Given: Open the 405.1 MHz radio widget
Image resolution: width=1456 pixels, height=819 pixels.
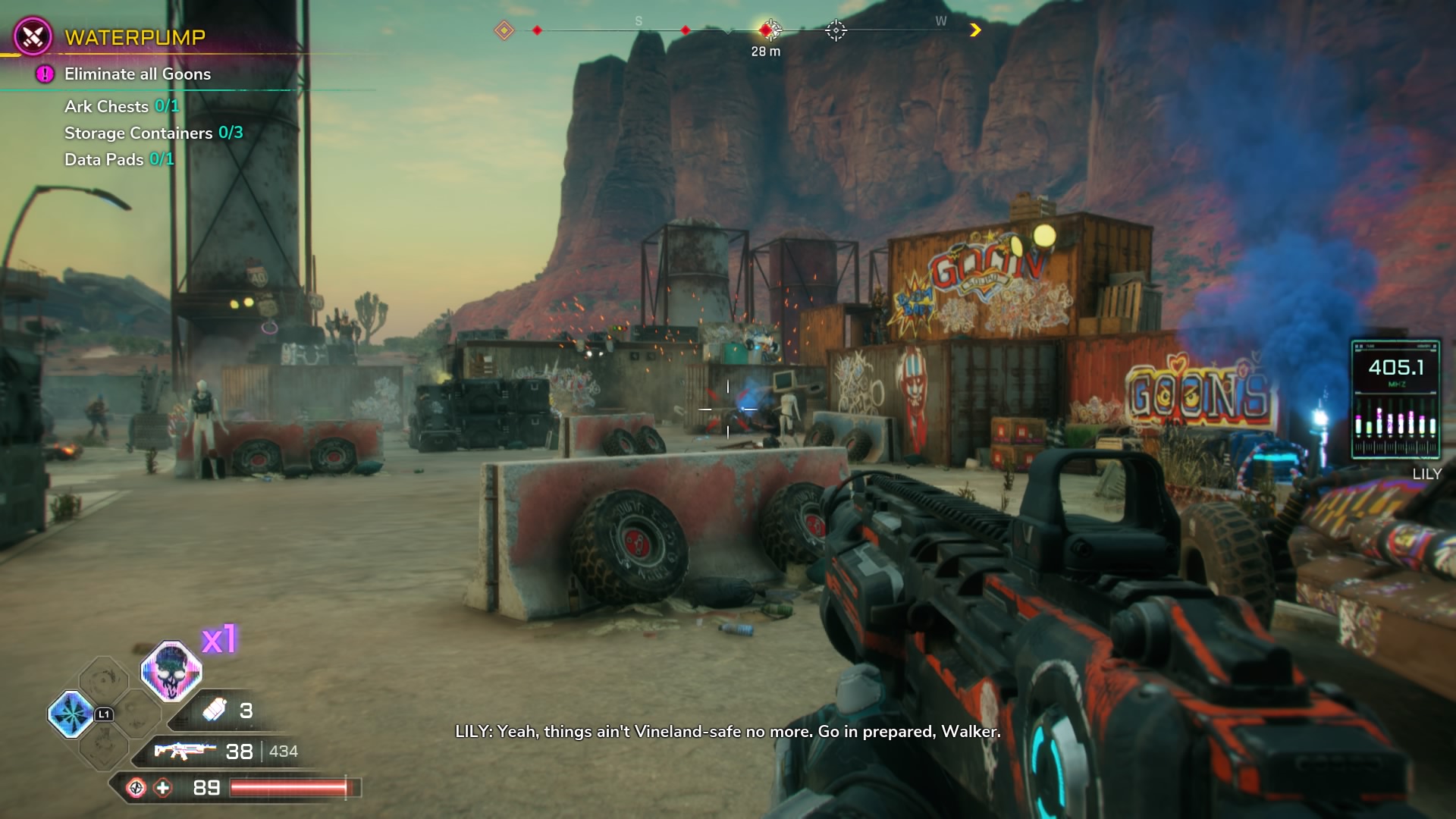Looking at the screenshot, I should tap(1395, 400).
